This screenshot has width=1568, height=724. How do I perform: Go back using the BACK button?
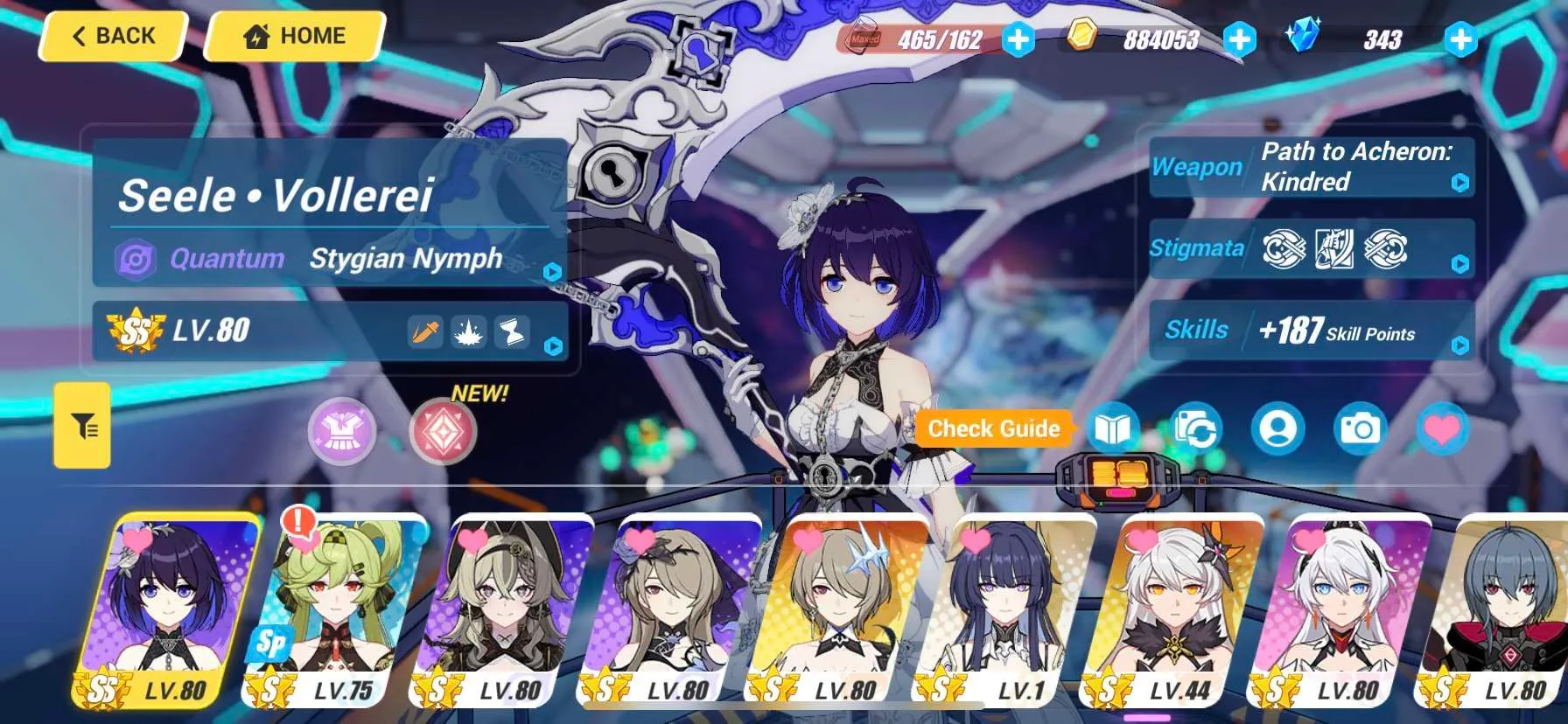click(113, 37)
